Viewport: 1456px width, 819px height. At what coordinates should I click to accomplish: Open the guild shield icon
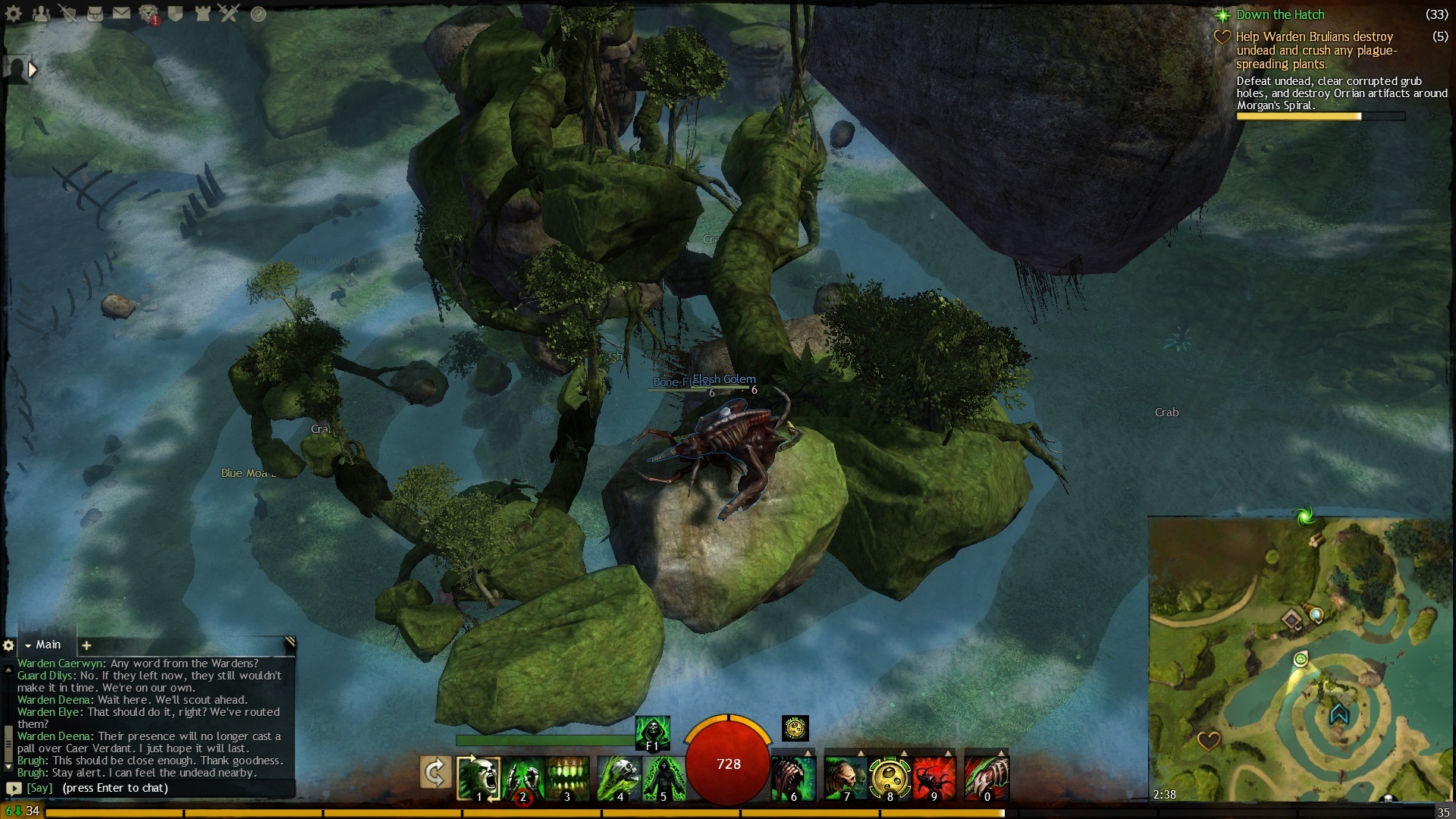[175, 14]
